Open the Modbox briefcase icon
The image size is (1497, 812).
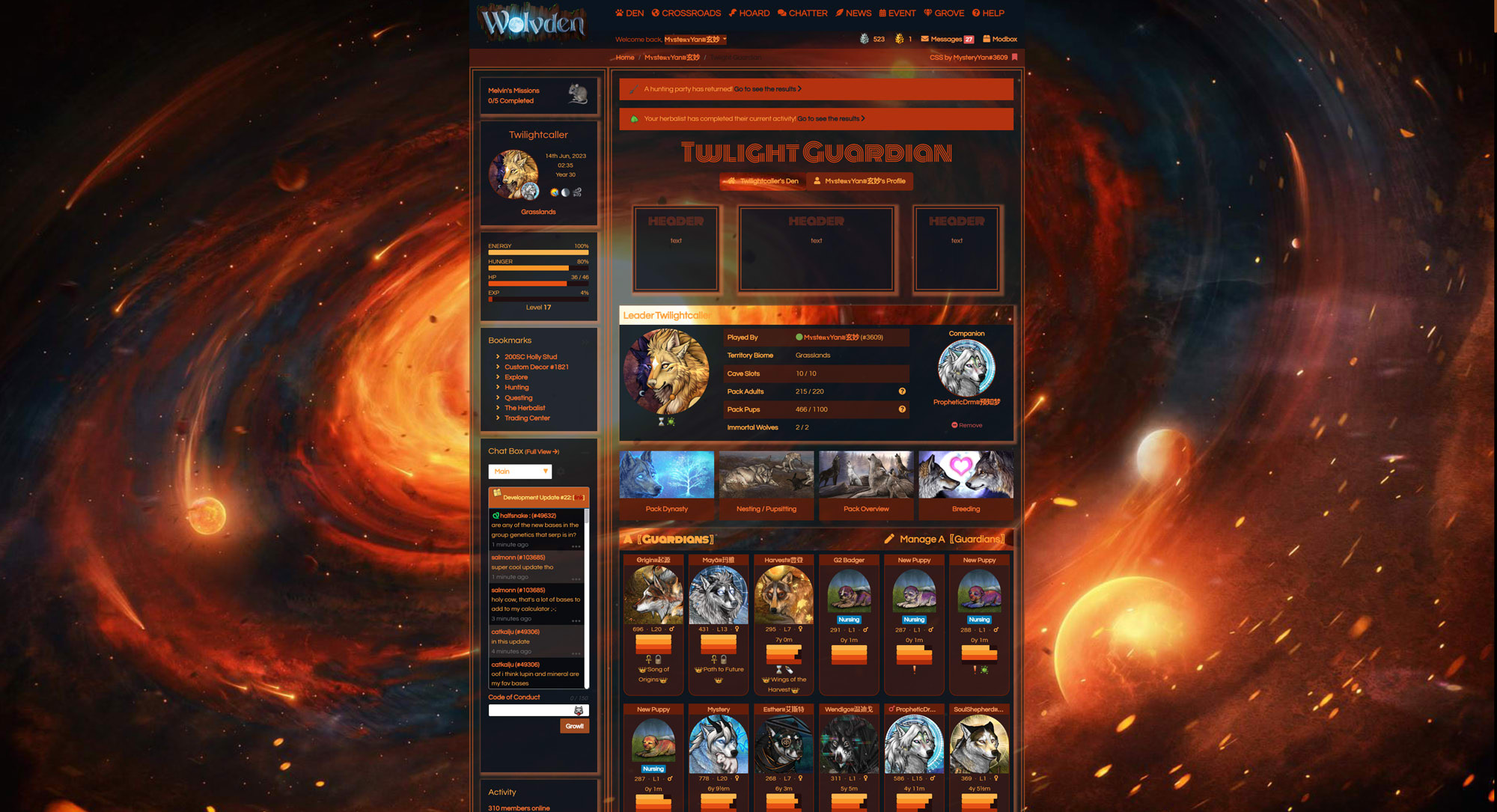pos(985,39)
